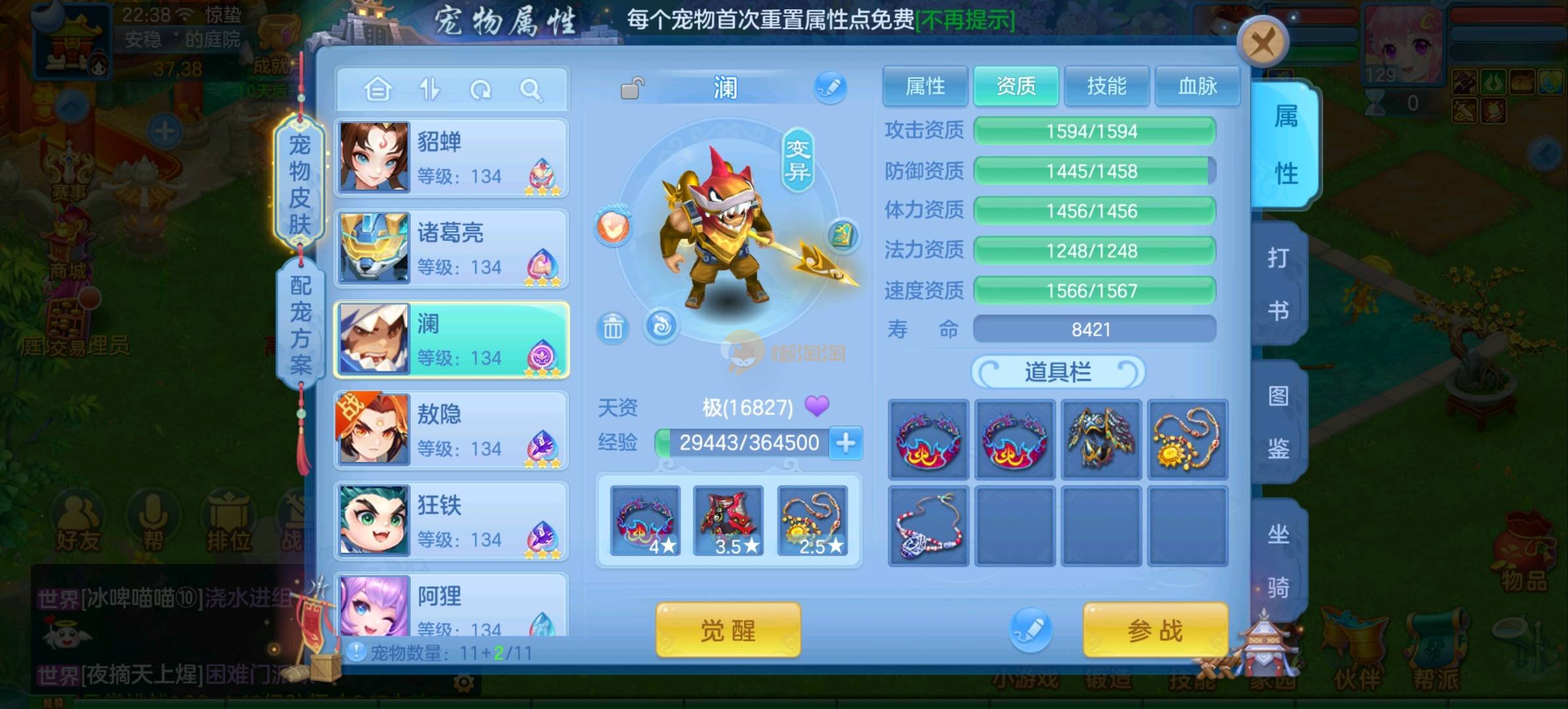
Task: Open the 技能 skills tab
Action: pyautogui.click(x=1106, y=86)
